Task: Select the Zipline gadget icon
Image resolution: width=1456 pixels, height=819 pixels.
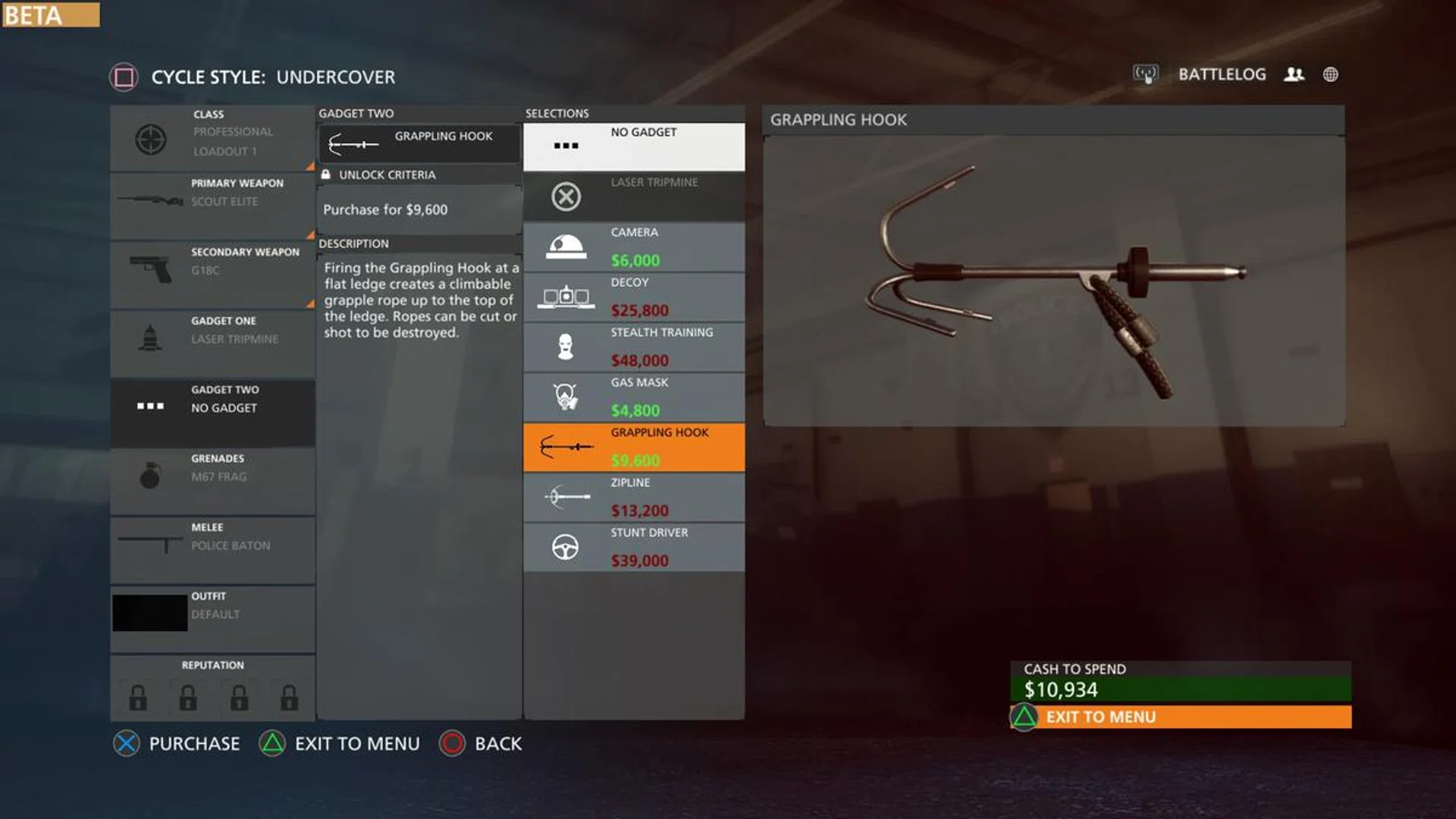Action: click(564, 497)
